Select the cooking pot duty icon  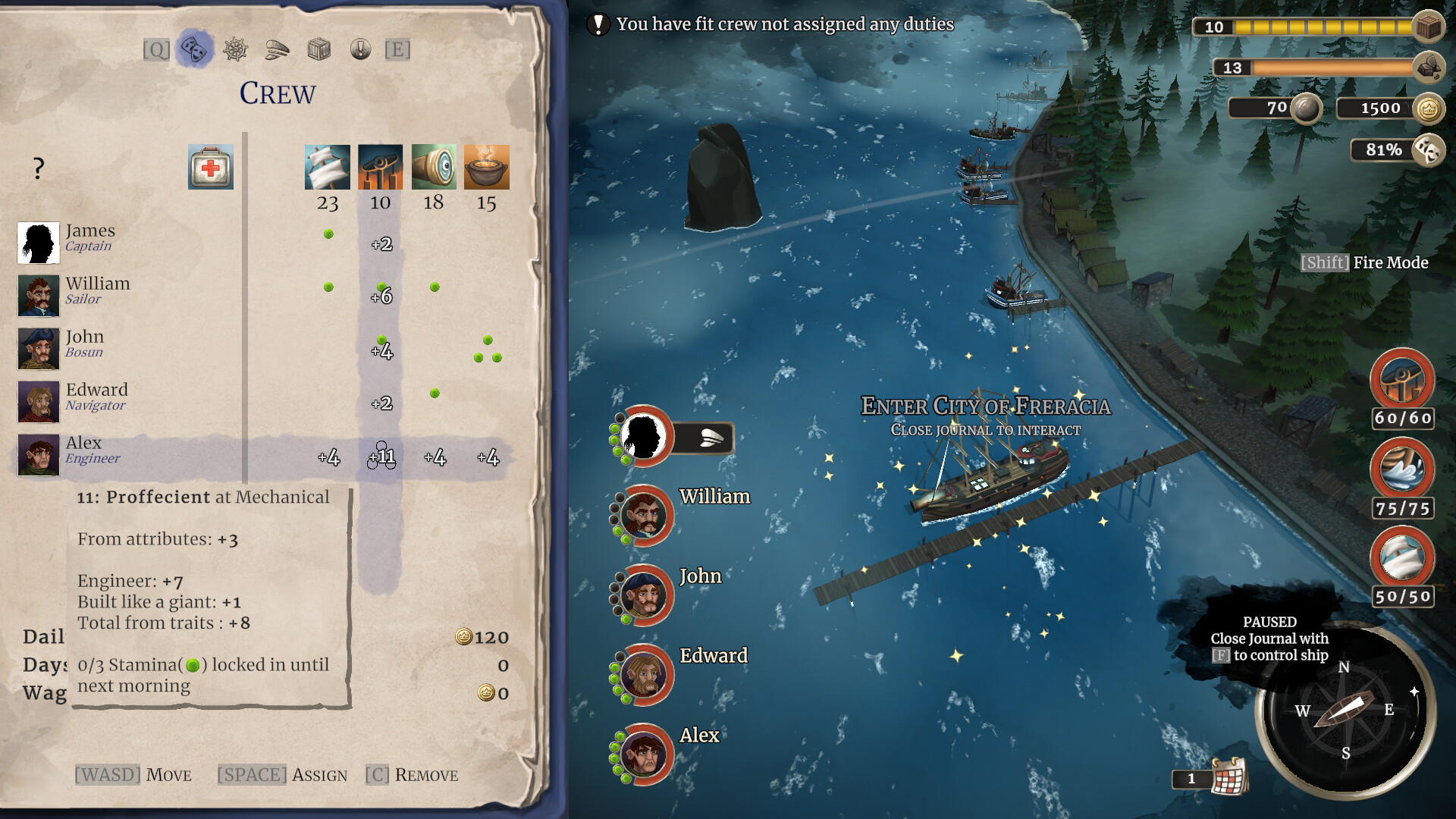point(488,166)
